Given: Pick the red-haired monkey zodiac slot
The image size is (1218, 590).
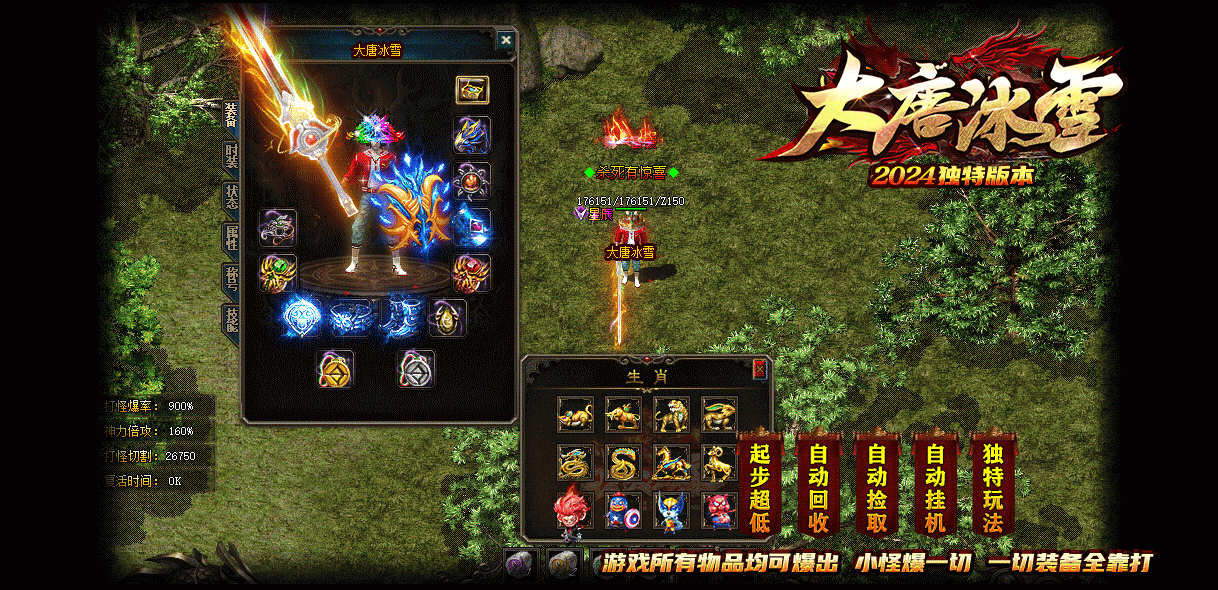Looking at the screenshot, I should [x=573, y=509].
